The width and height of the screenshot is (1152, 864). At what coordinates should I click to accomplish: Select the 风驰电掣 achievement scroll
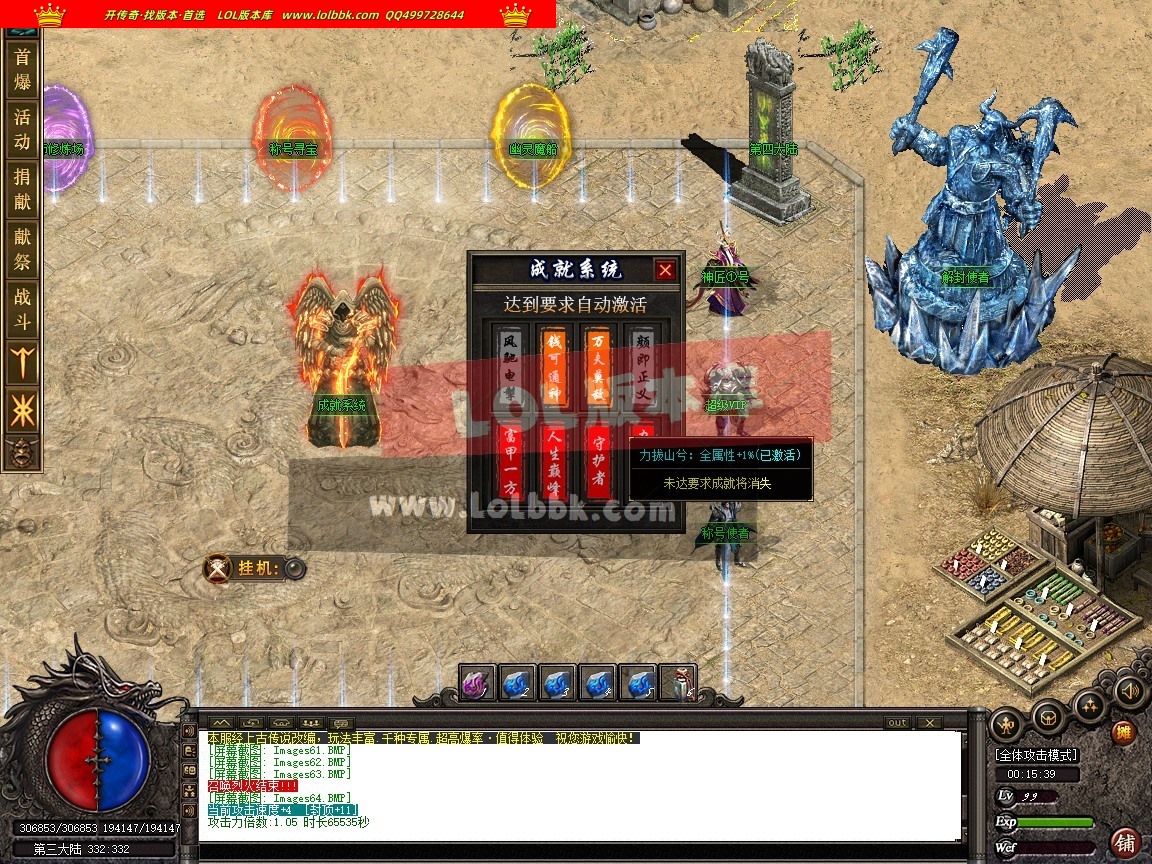point(512,366)
